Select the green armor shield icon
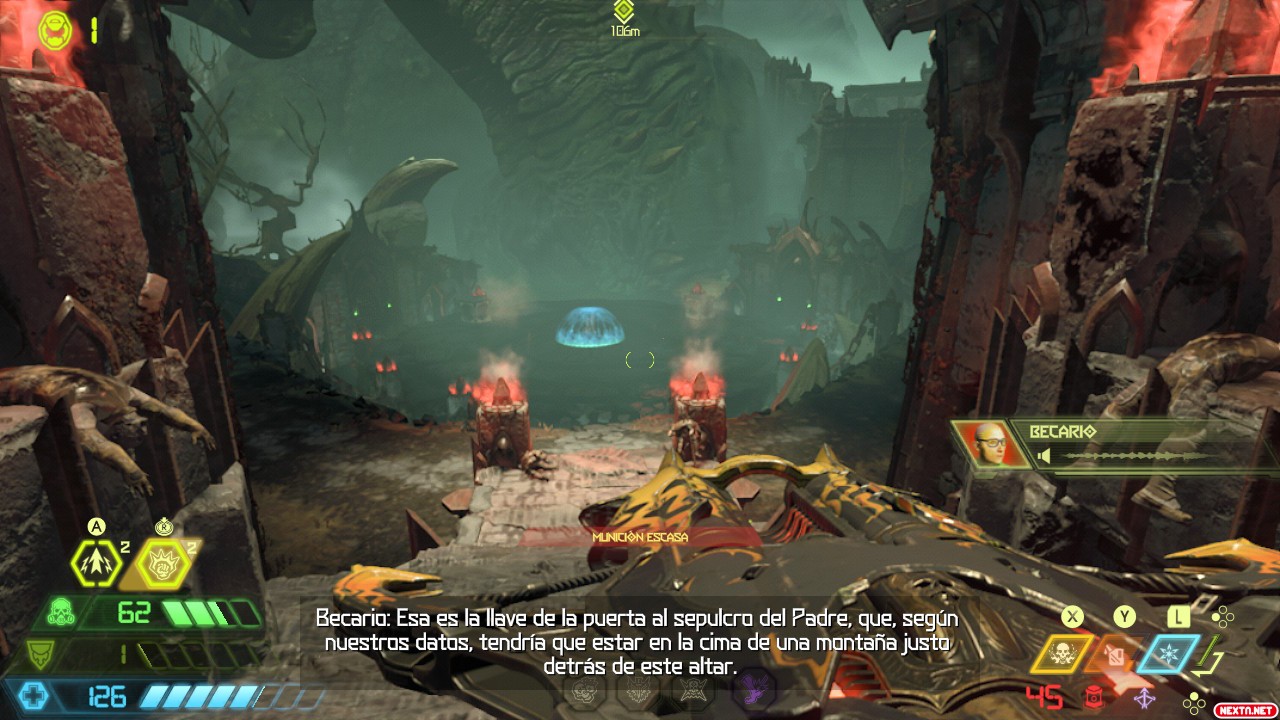 point(38,655)
